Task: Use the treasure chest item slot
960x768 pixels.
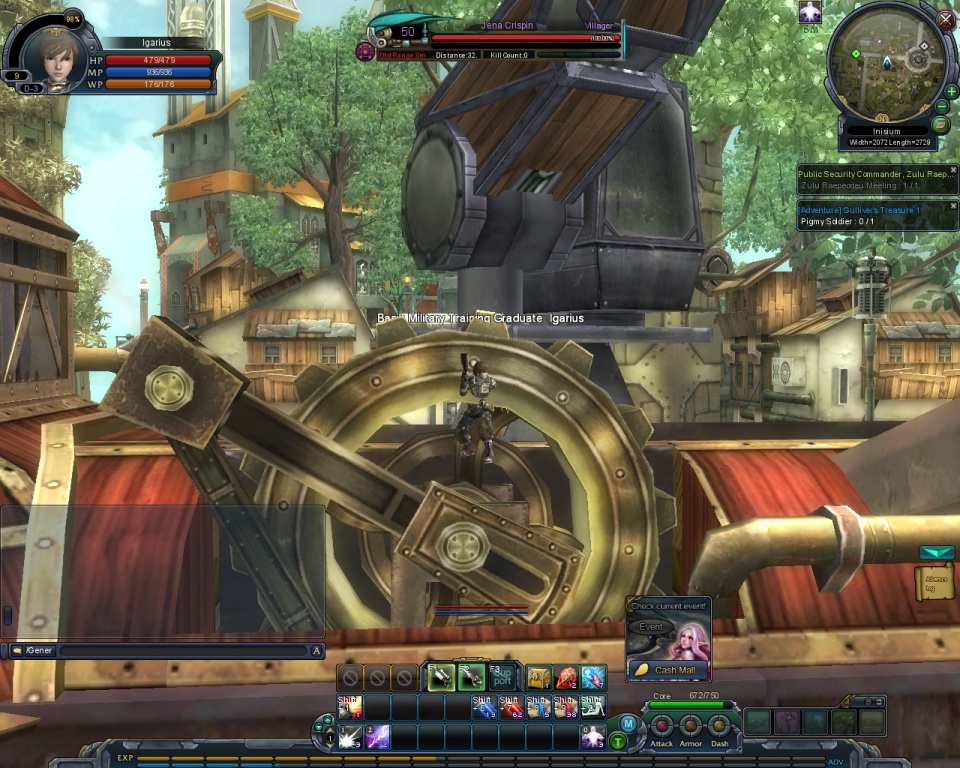Action: (x=539, y=678)
